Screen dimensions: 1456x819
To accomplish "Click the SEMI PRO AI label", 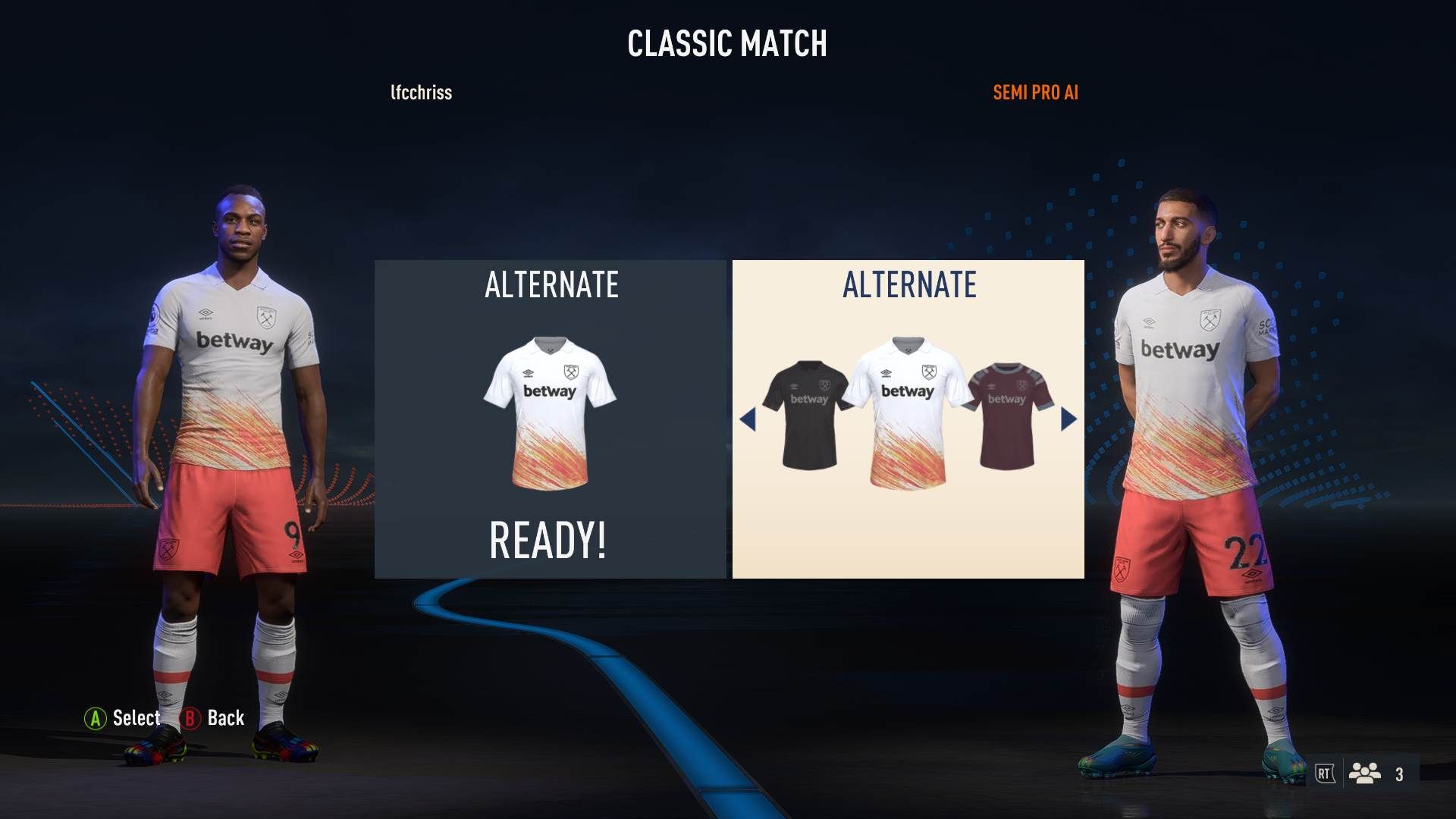I will 1035,93.
